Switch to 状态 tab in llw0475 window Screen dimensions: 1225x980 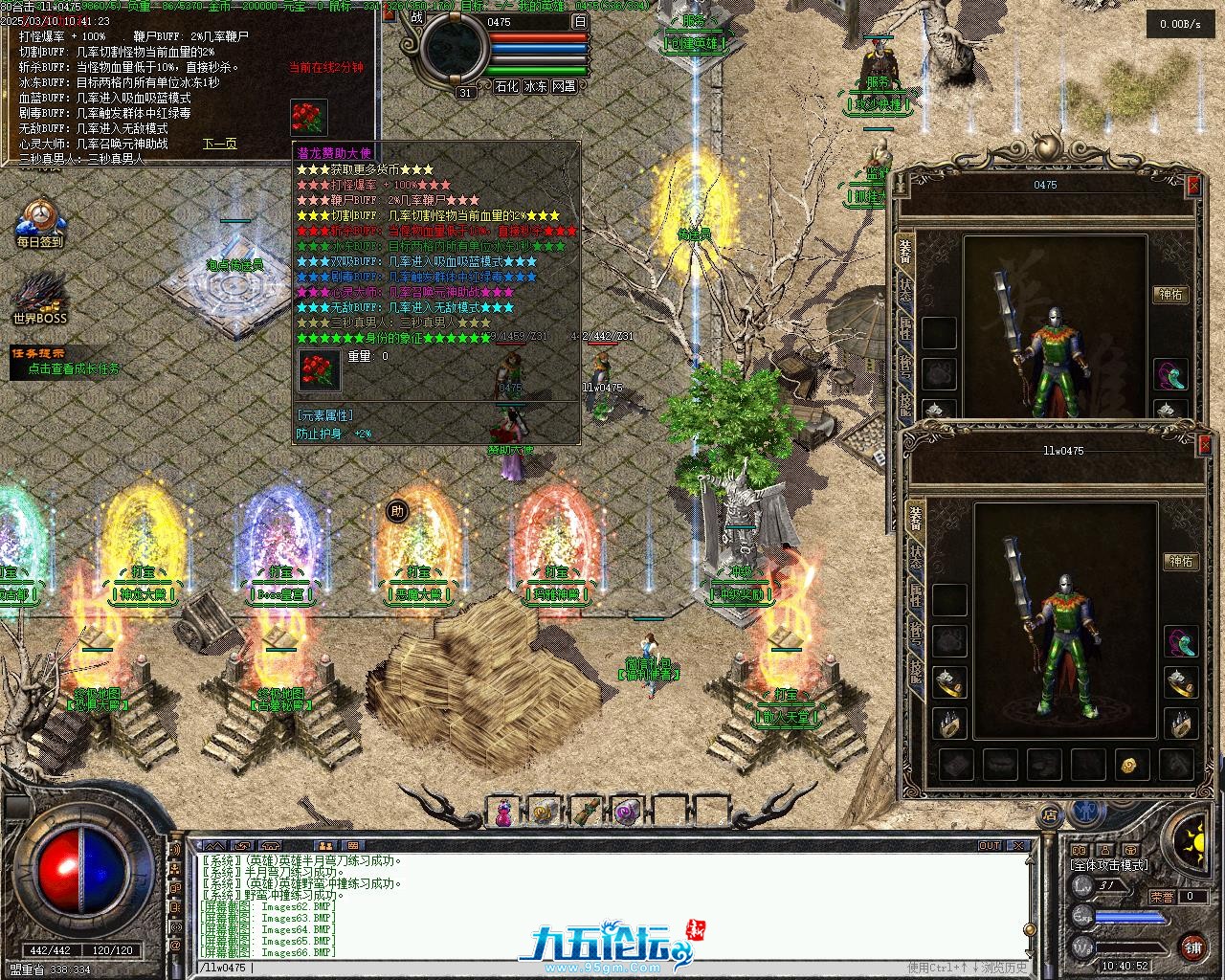pyautogui.click(x=916, y=557)
